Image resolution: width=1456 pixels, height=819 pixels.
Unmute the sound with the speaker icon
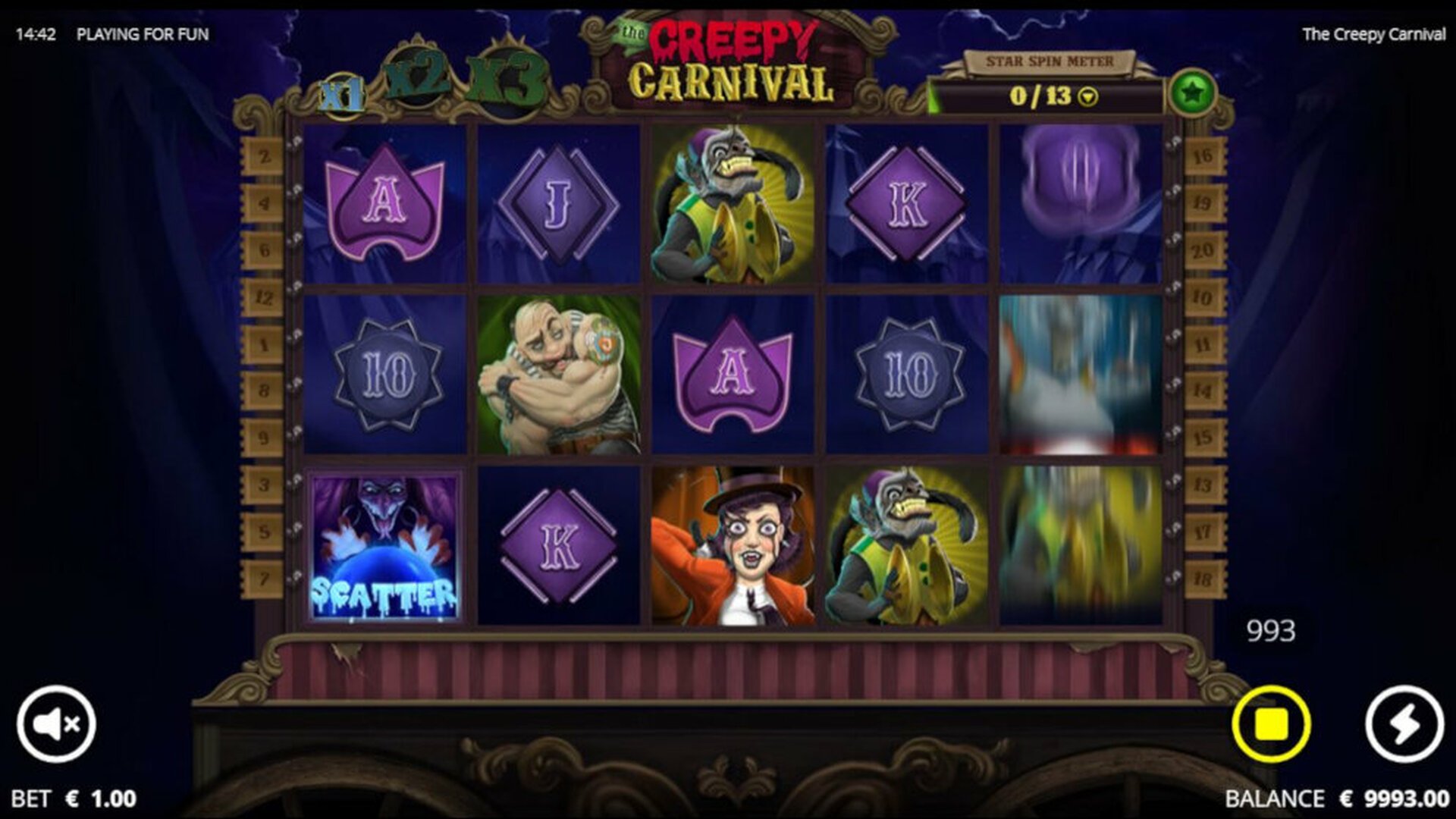click(57, 723)
